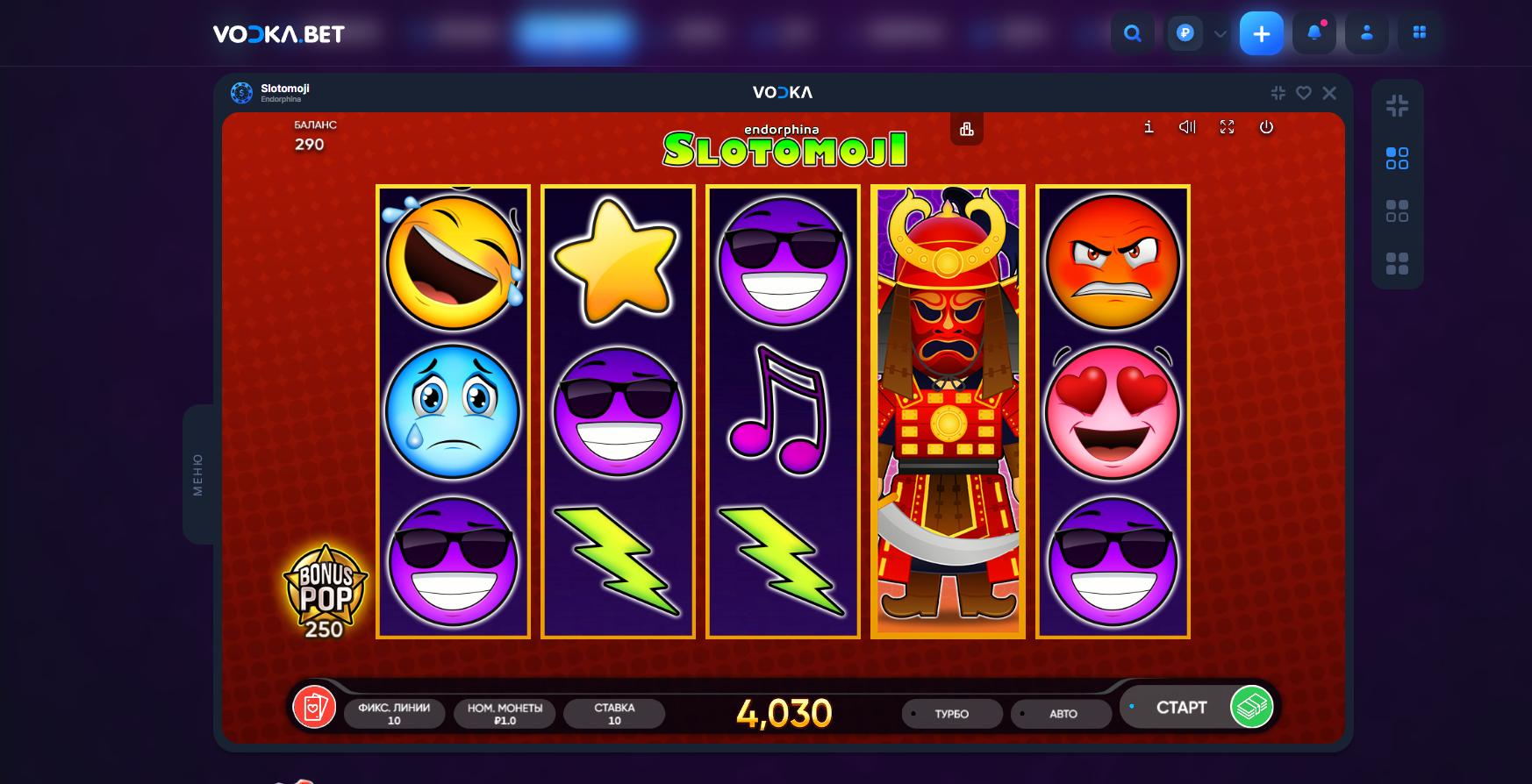This screenshot has width=1532, height=784.
Task: Open the game info paytable
Action: coord(1149,127)
